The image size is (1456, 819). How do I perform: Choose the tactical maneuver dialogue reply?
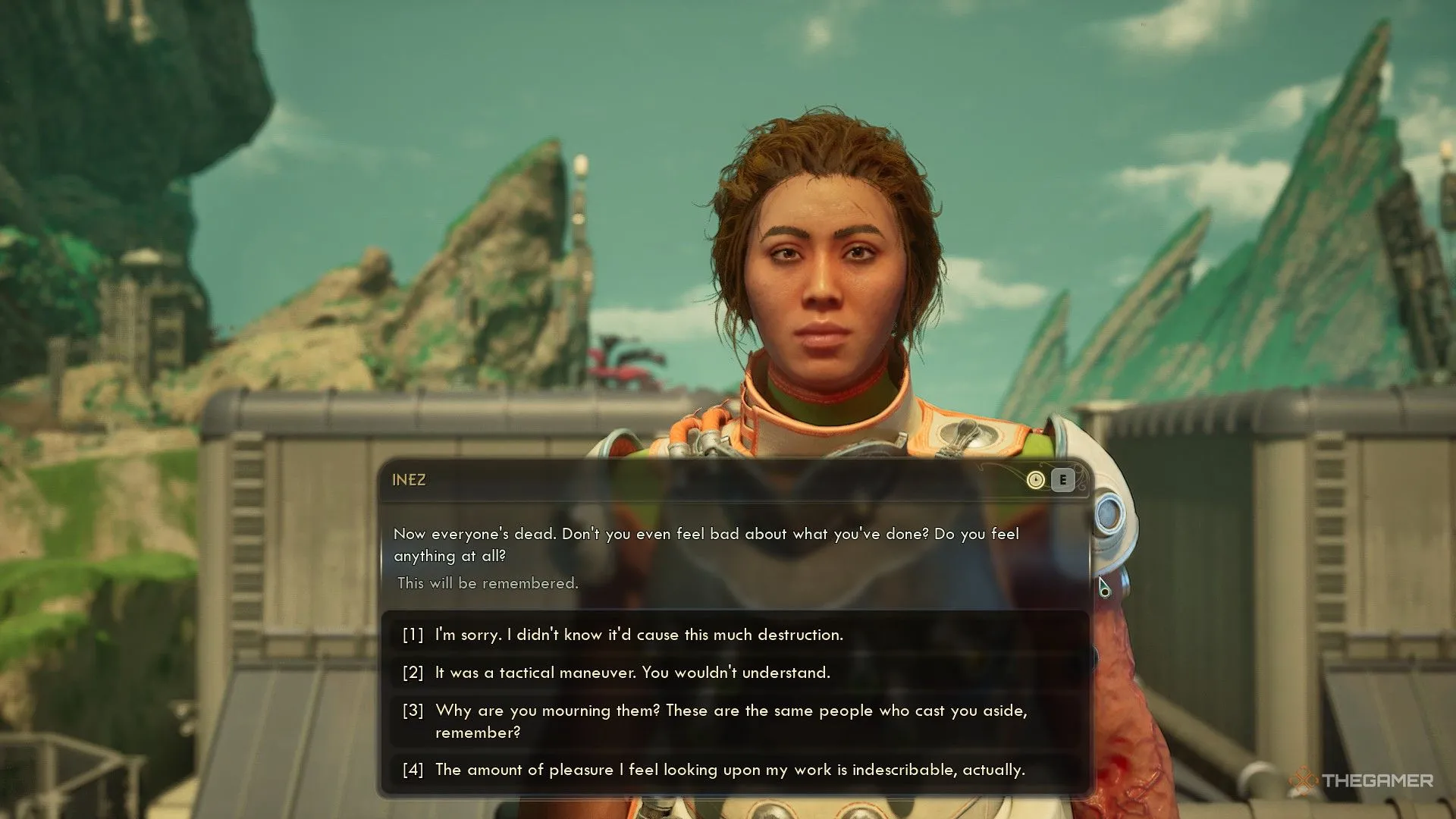632,673
